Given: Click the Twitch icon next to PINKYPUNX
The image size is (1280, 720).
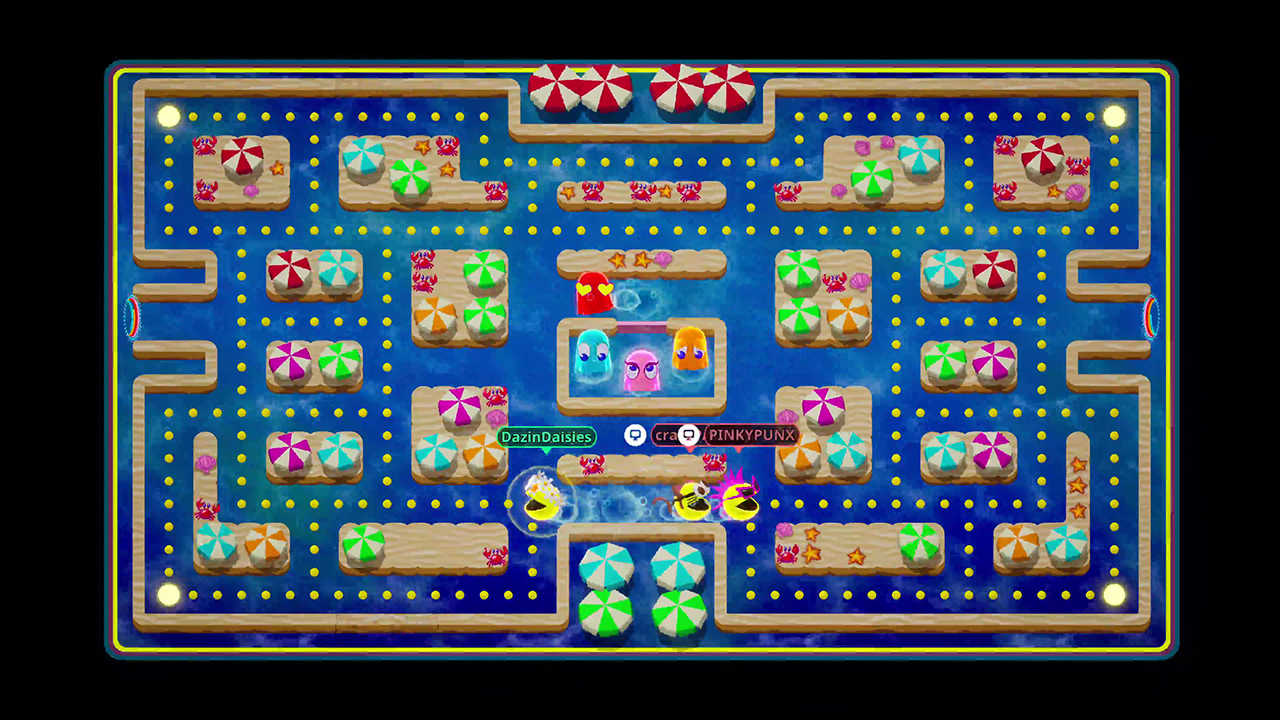Looking at the screenshot, I should click(689, 435).
